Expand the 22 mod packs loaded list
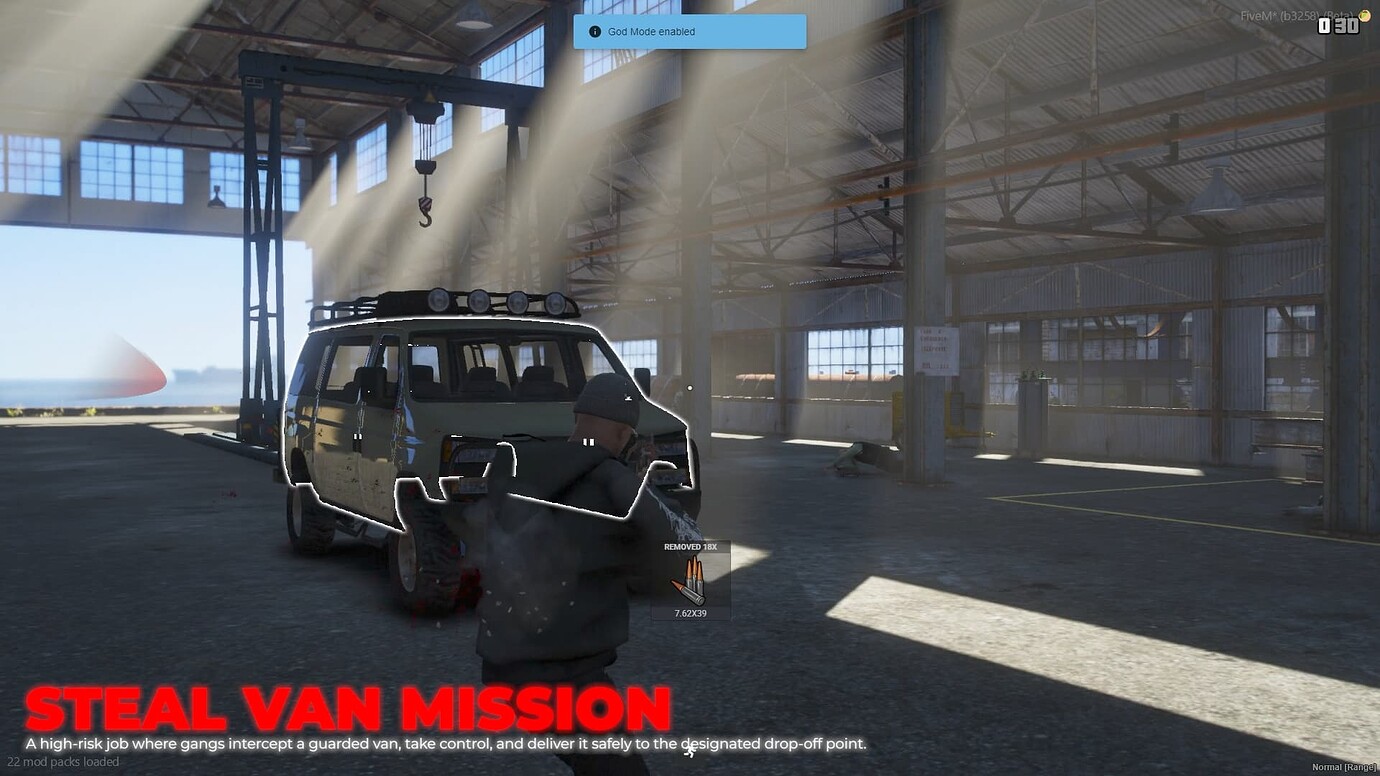Screen dimensions: 1380x776 click(62, 761)
